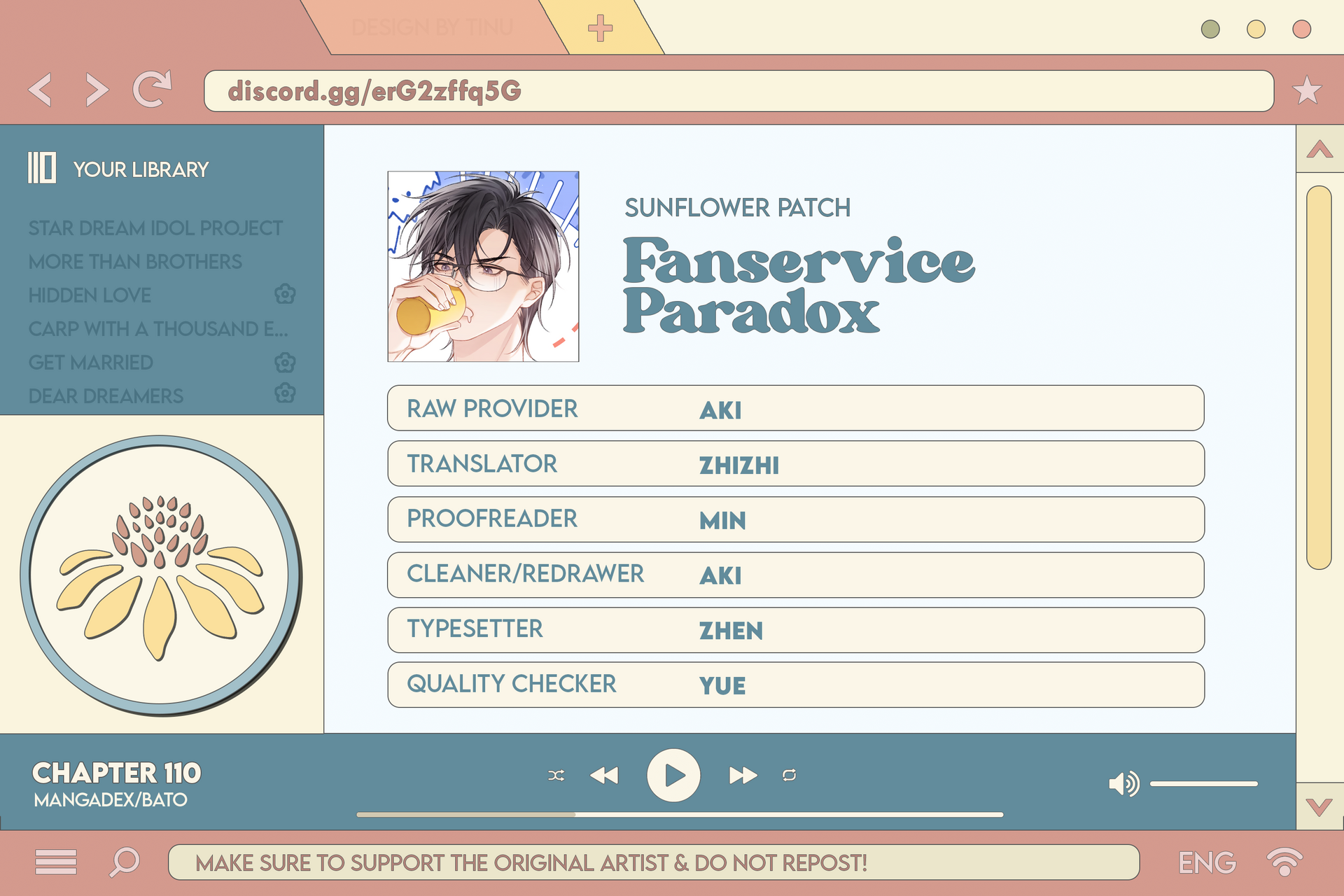Open the magnifying glass search
The height and width of the screenshot is (896, 1344).
click(125, 862)
